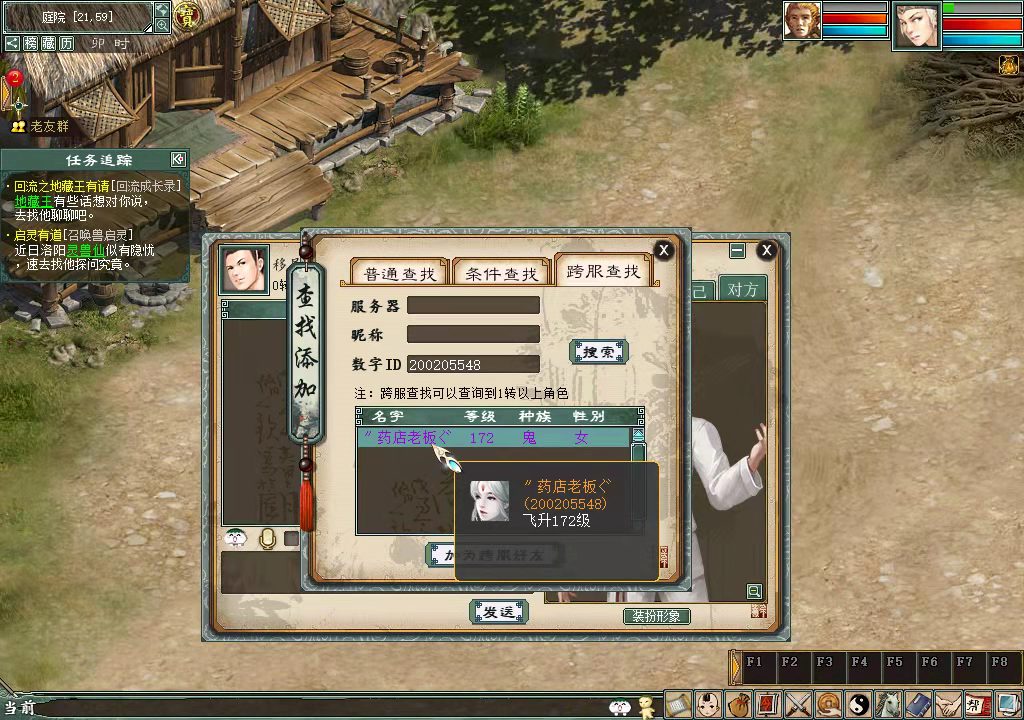Close the chat window behind the search panel

tap(767, 250)
